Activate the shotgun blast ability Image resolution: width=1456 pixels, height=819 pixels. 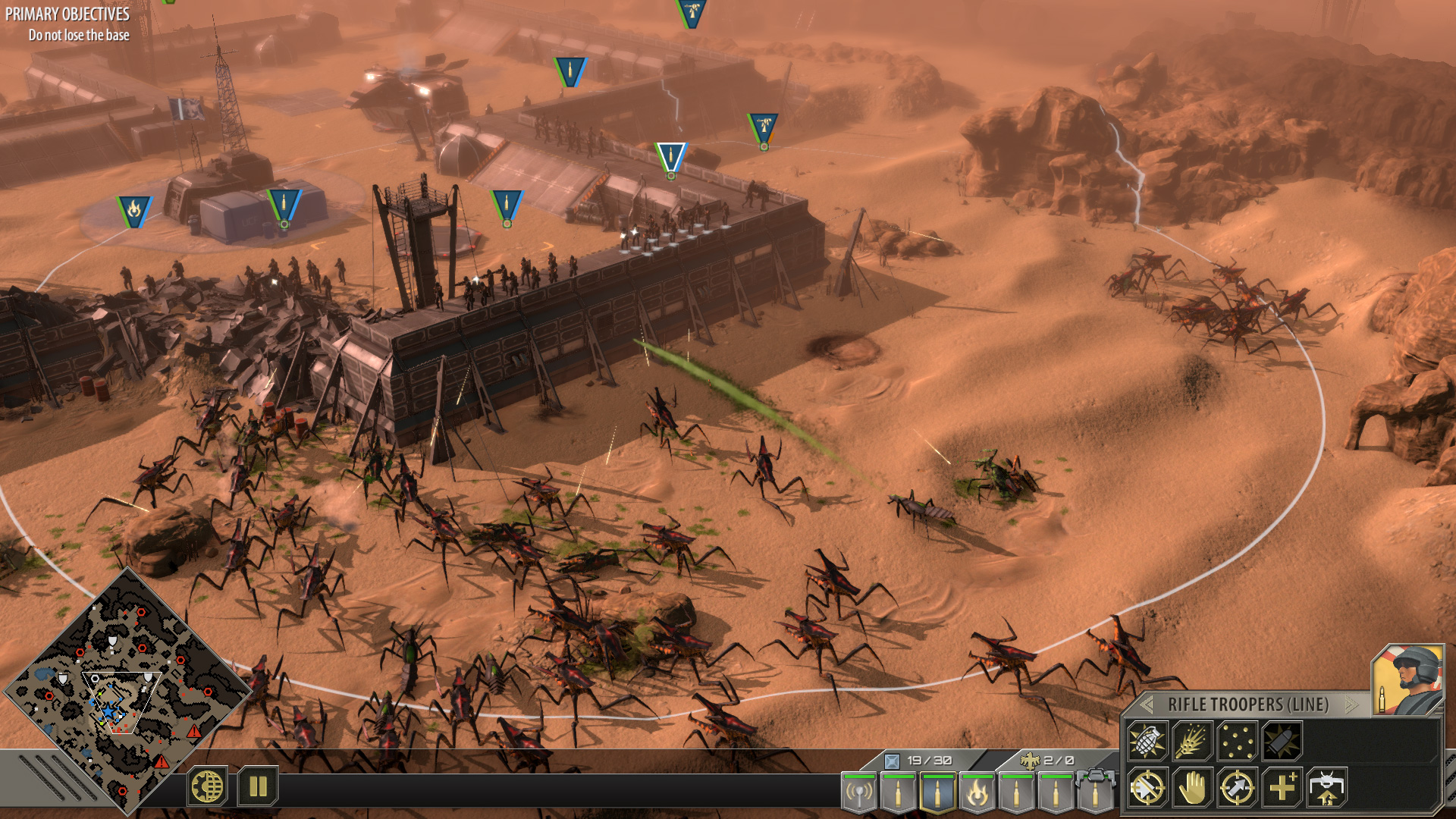[1192, 742]
